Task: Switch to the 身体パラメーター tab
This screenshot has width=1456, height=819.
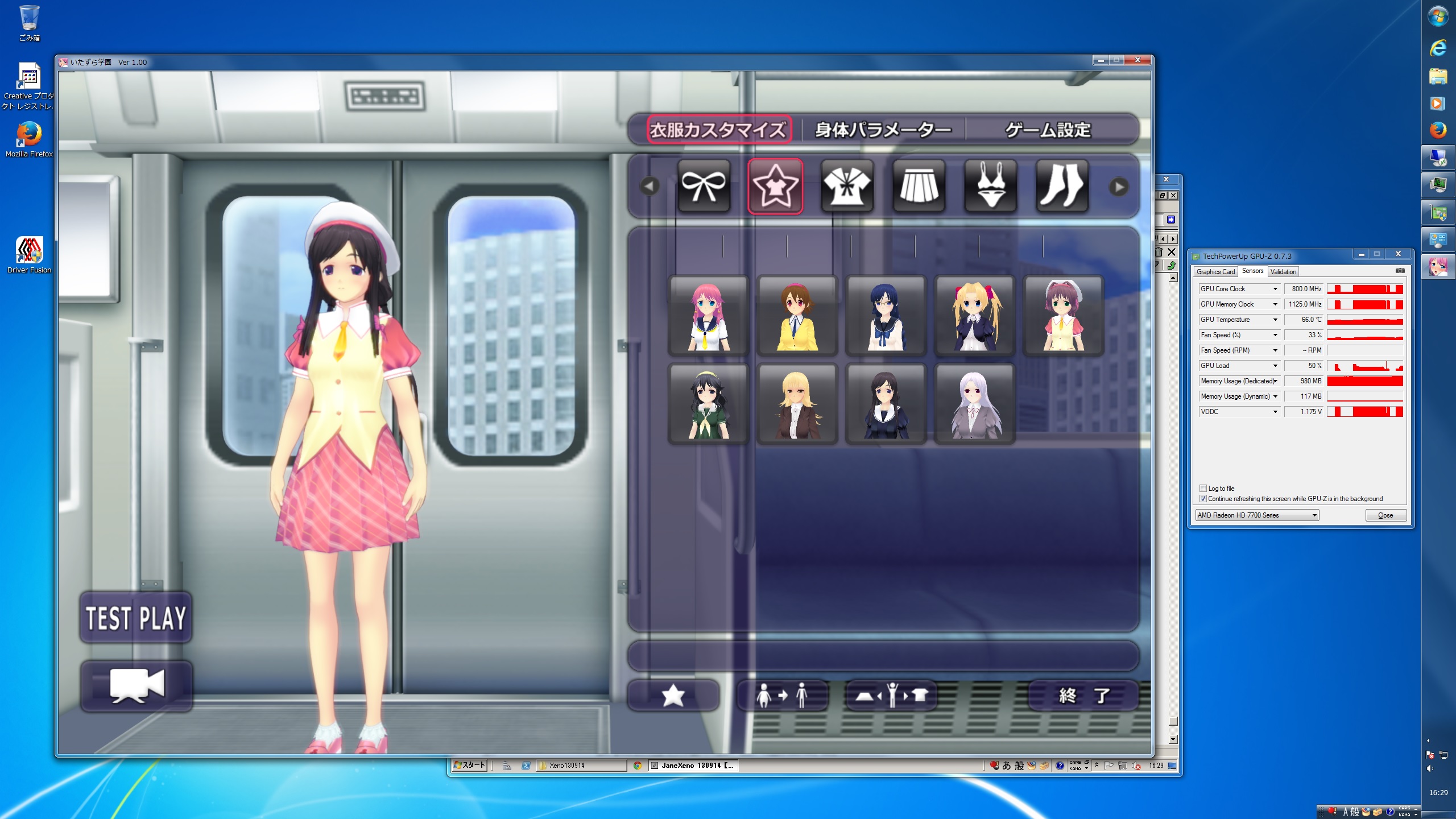Action: pos(883,130)
